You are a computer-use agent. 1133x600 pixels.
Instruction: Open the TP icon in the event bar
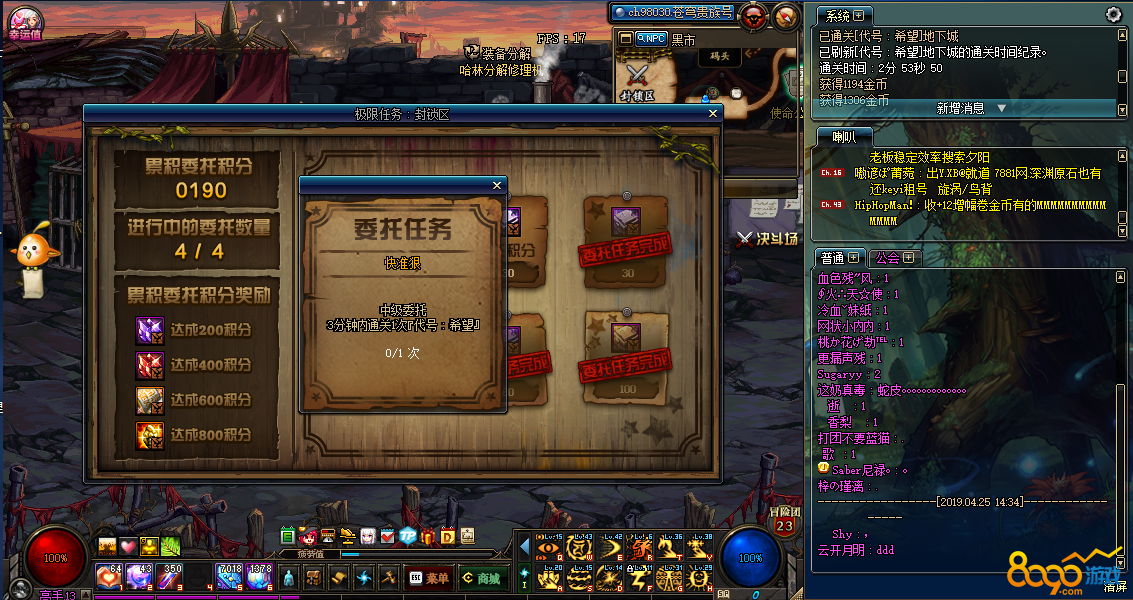click(407, 536)
